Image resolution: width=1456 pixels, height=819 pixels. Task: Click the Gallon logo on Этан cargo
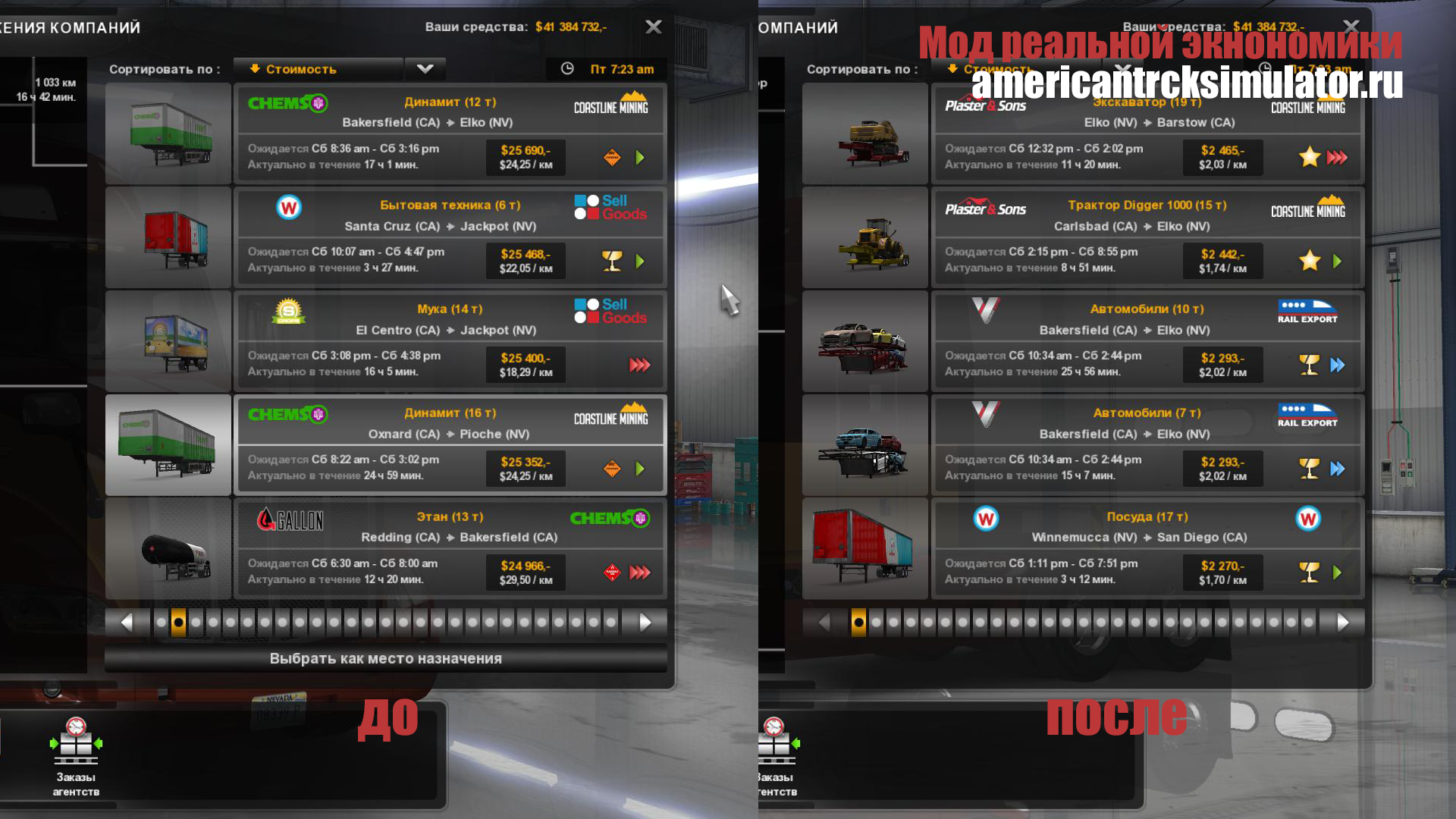(x=292, y=520)
